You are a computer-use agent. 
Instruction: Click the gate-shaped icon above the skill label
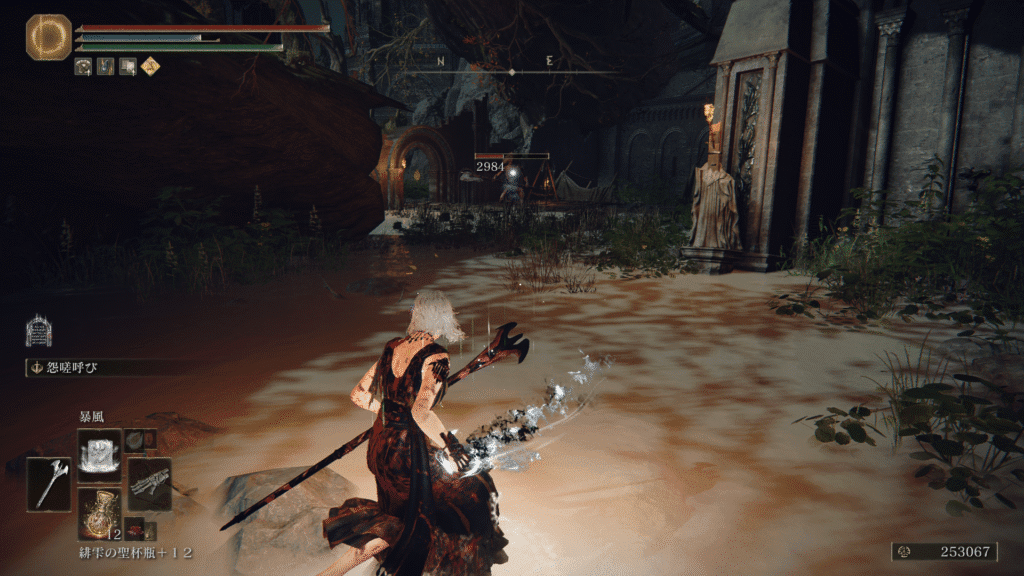[x=39, y=330]
